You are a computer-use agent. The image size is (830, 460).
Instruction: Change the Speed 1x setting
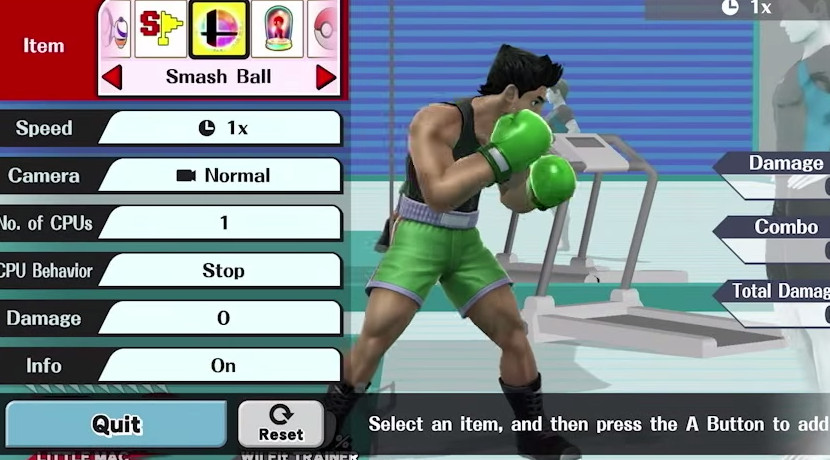[x=221, y=128]
